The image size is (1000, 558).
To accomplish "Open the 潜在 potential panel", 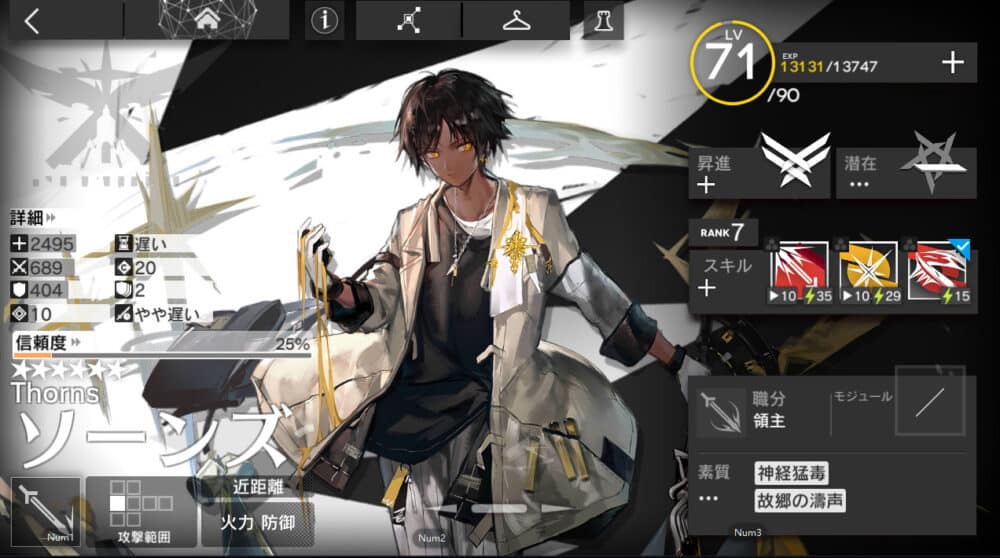I will 906,172.
